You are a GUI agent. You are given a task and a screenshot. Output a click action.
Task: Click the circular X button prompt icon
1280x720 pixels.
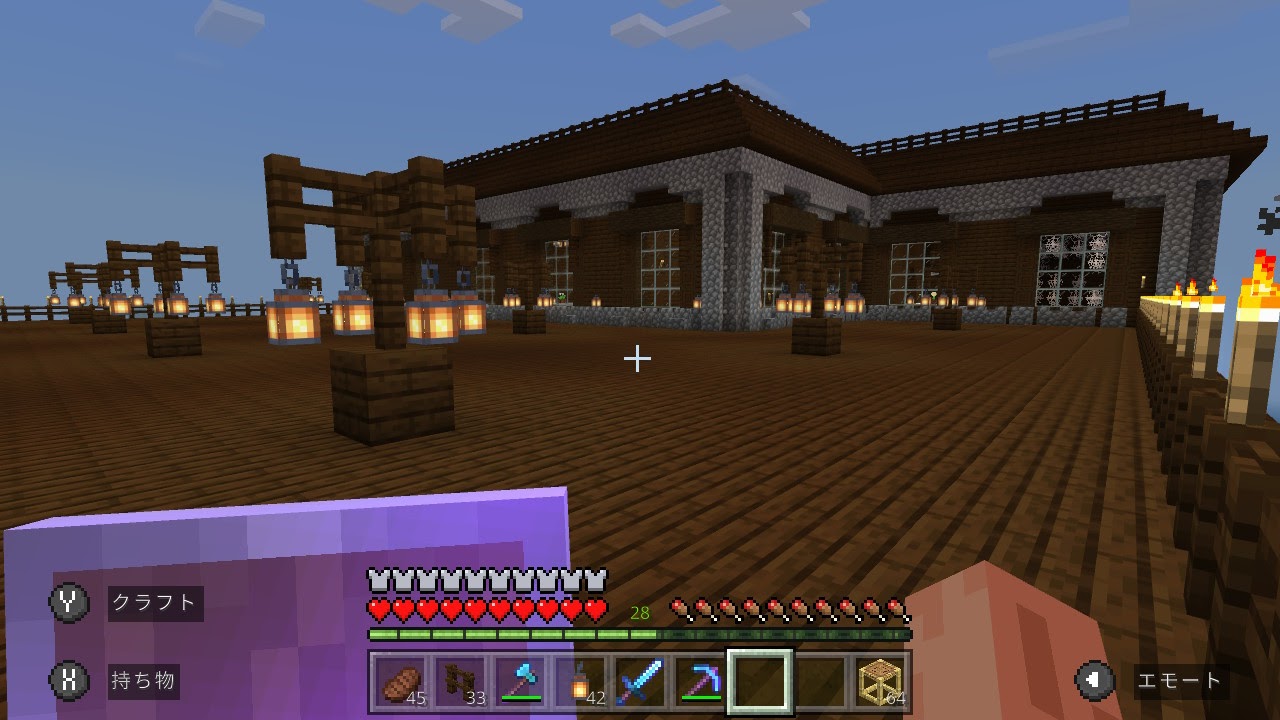(68, 680)
